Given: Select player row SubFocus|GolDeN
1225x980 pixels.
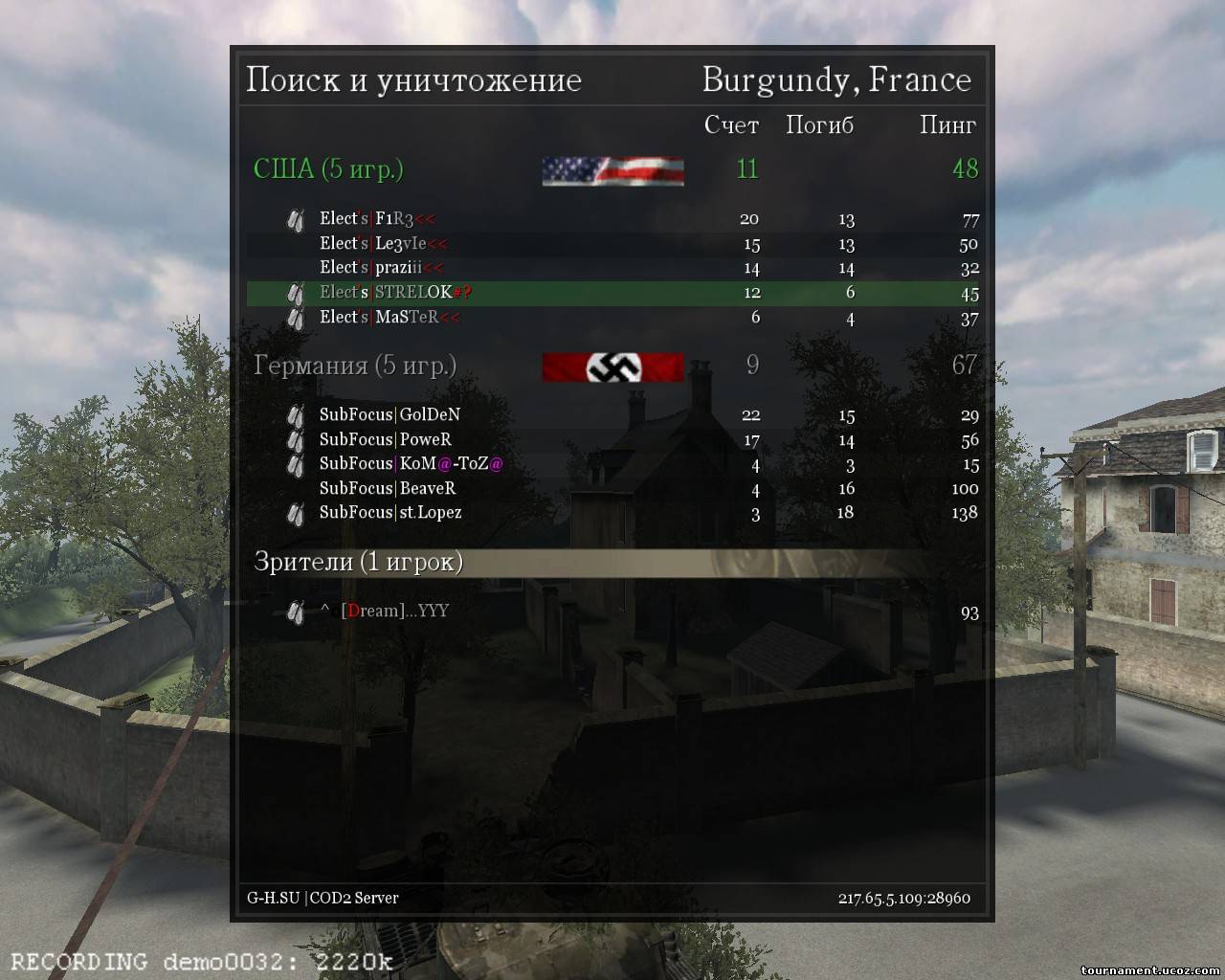Looking at the screenshot, I should coord(612,415).
